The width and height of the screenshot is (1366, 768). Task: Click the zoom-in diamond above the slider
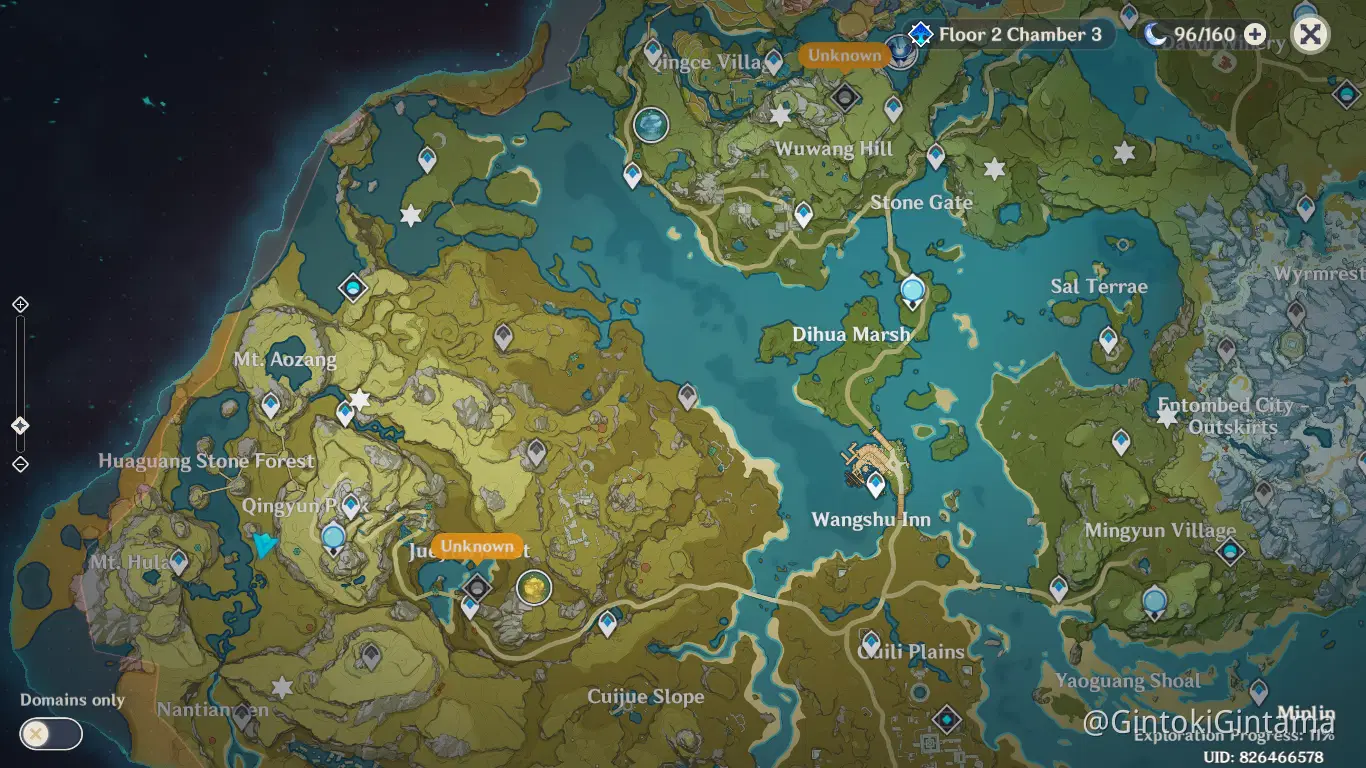click(x=18, y=303)
